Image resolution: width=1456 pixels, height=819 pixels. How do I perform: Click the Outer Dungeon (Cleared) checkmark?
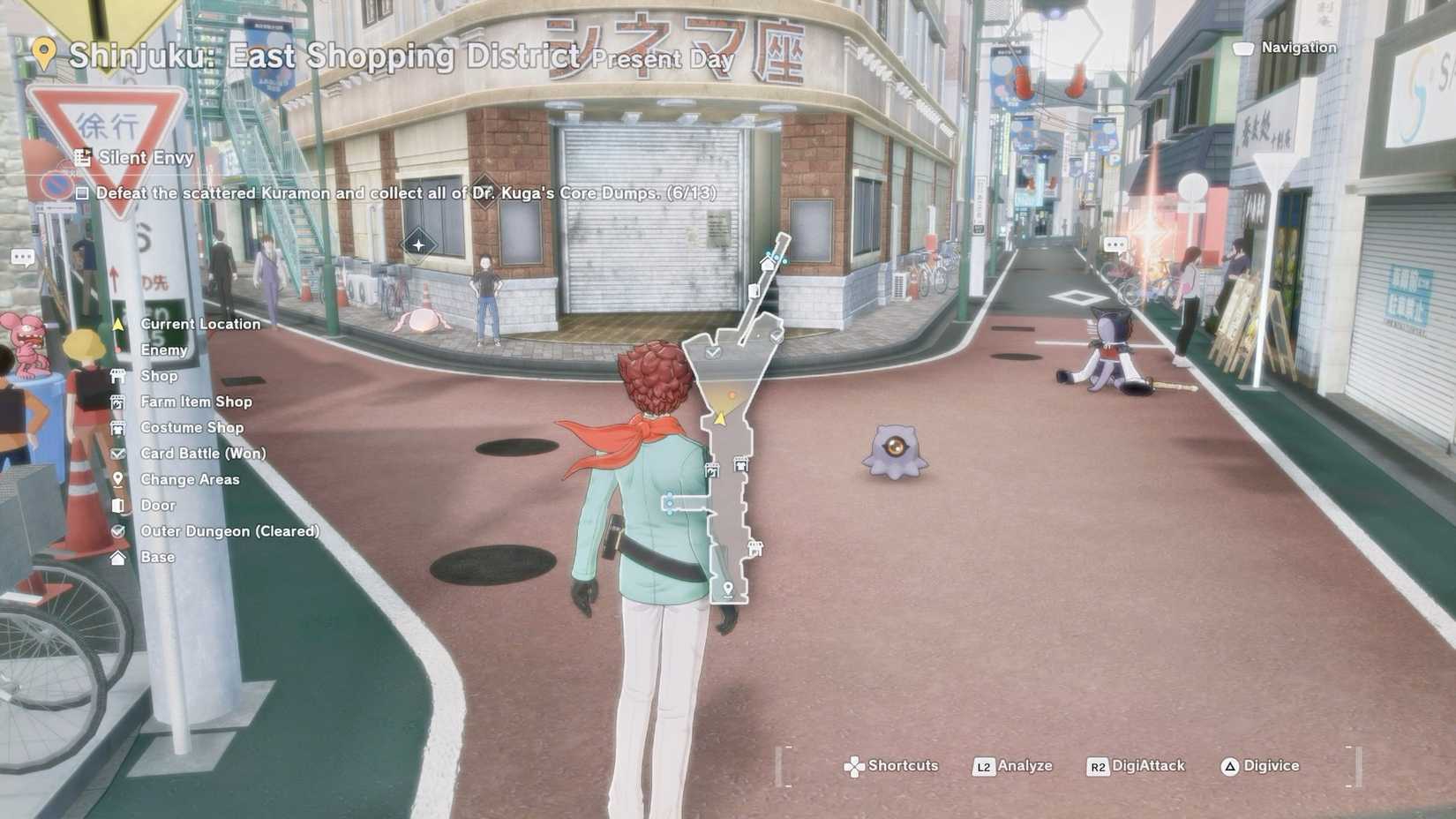click(x=119, y=531)
